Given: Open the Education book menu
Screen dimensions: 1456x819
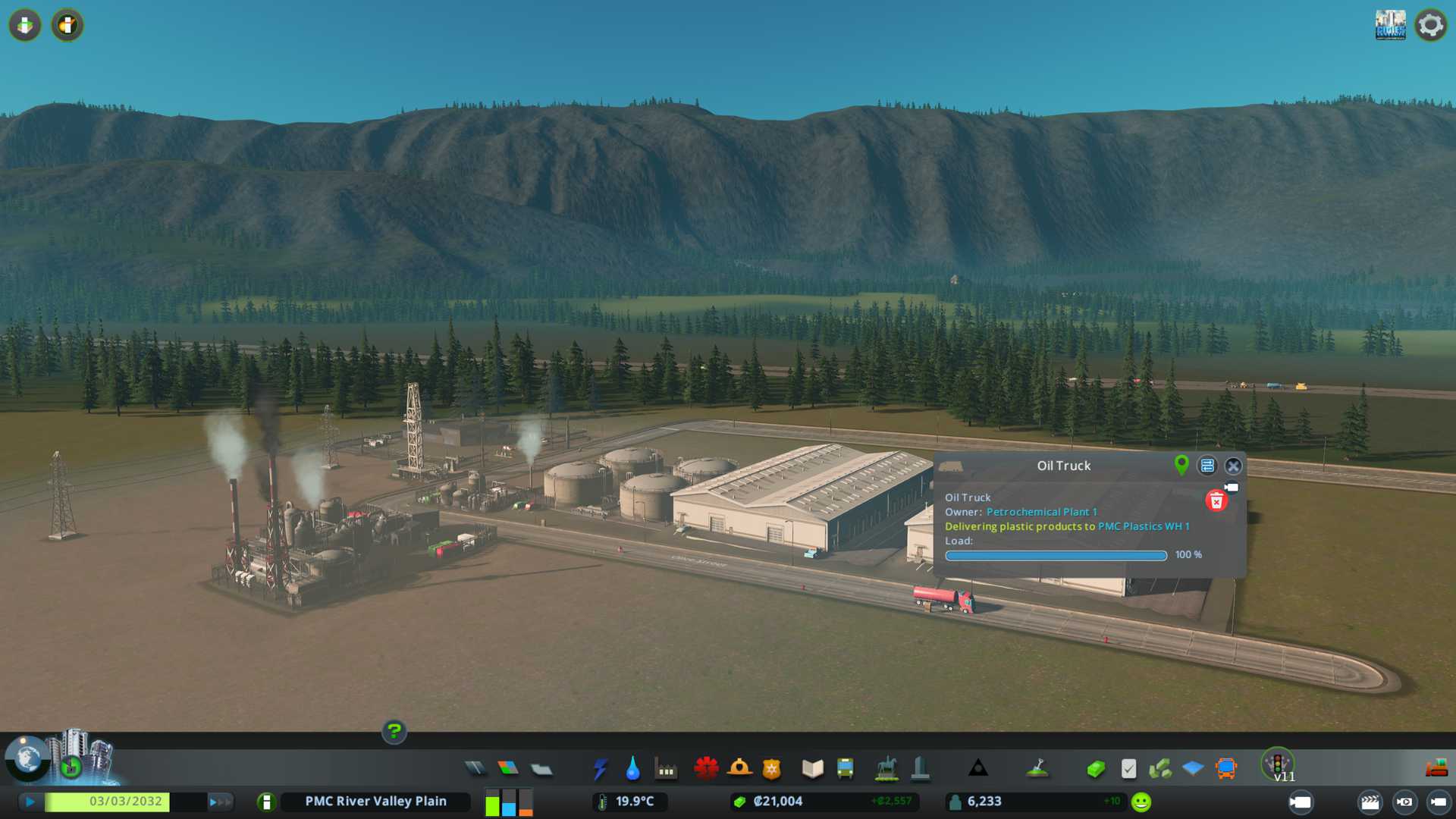Looking at the screenshot, I should (812, 769).
